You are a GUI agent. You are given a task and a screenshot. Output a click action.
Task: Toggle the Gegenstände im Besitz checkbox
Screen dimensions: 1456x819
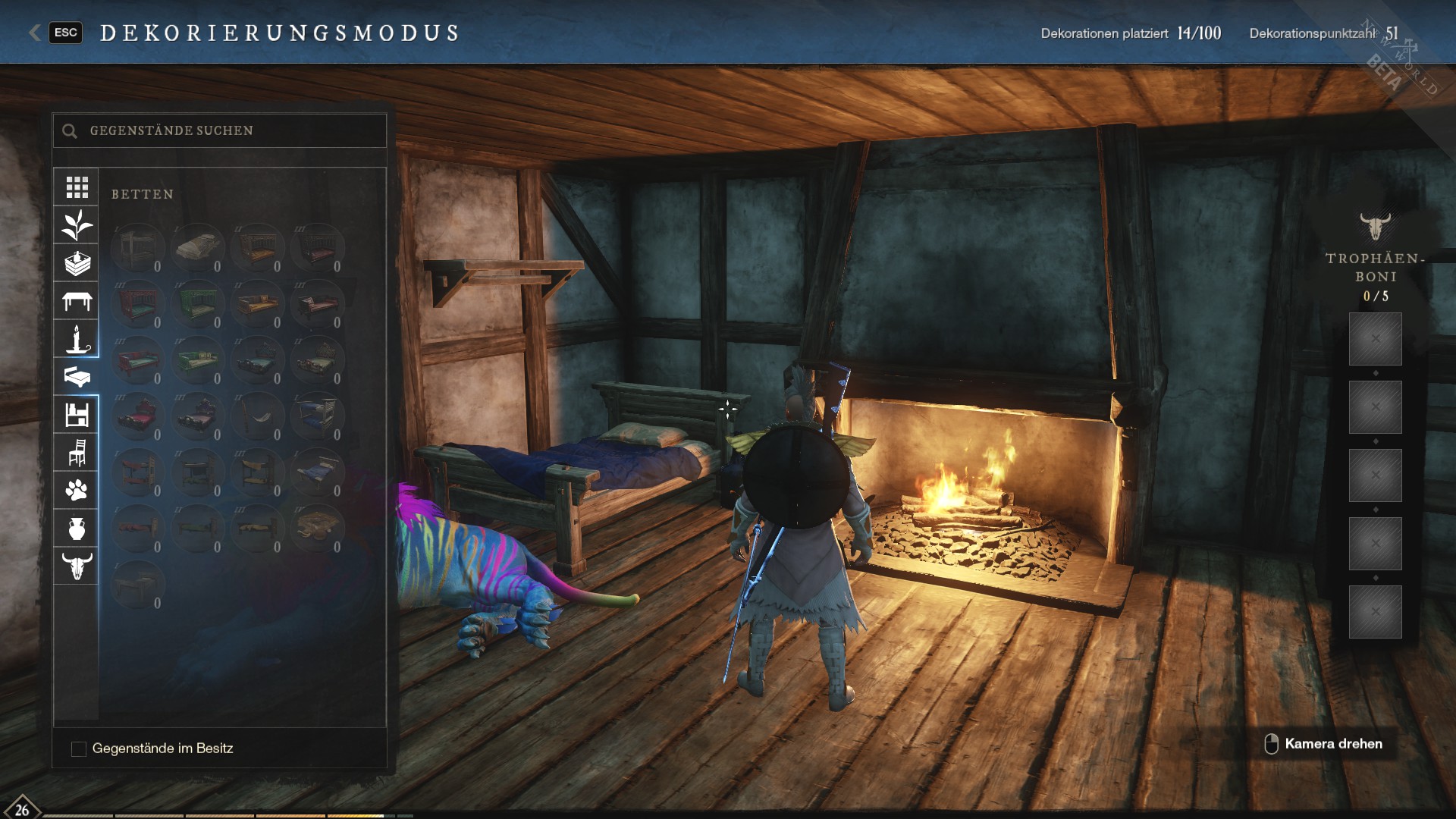(79, 748)
